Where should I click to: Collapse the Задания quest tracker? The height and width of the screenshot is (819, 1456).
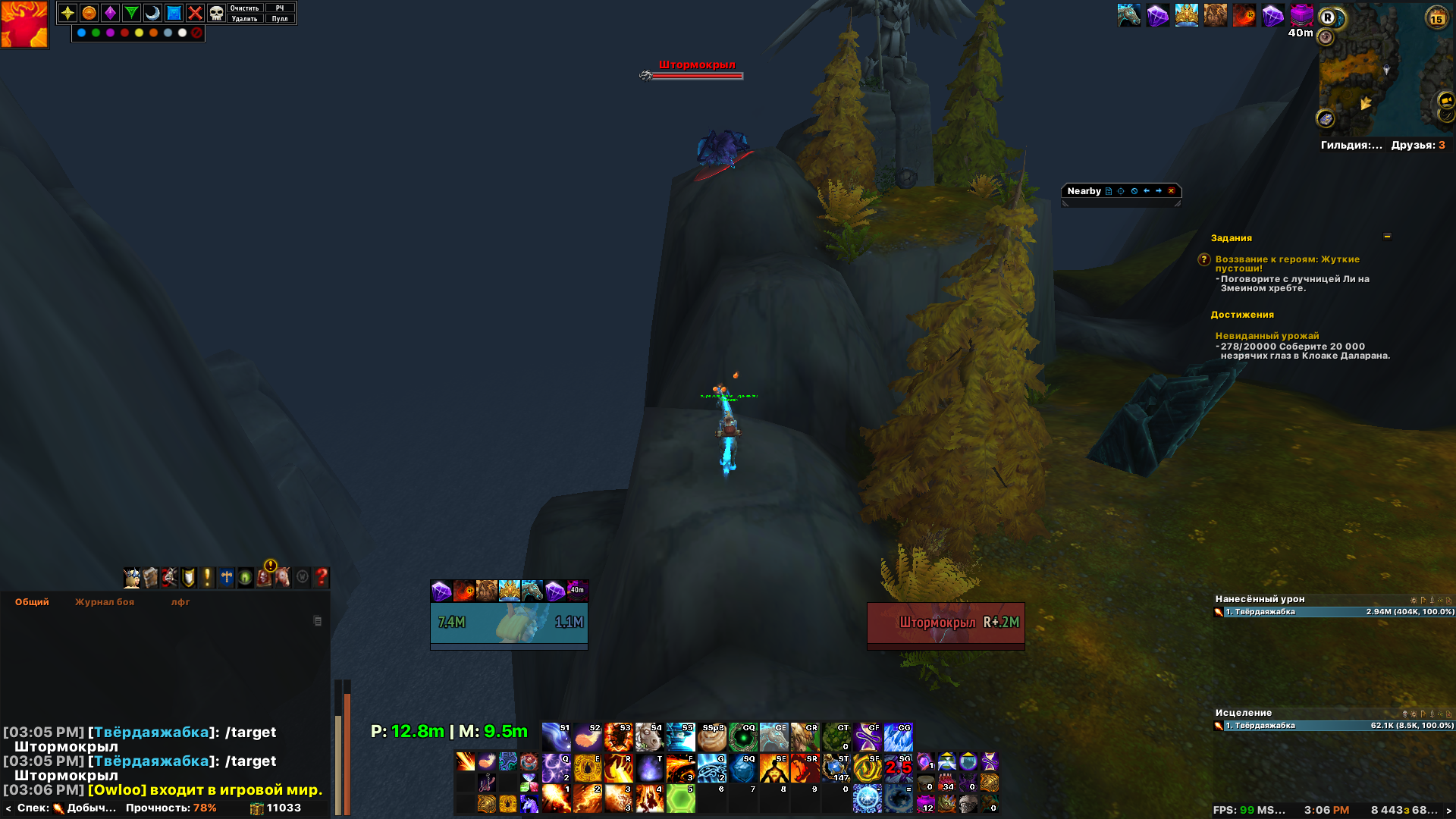1387,237
